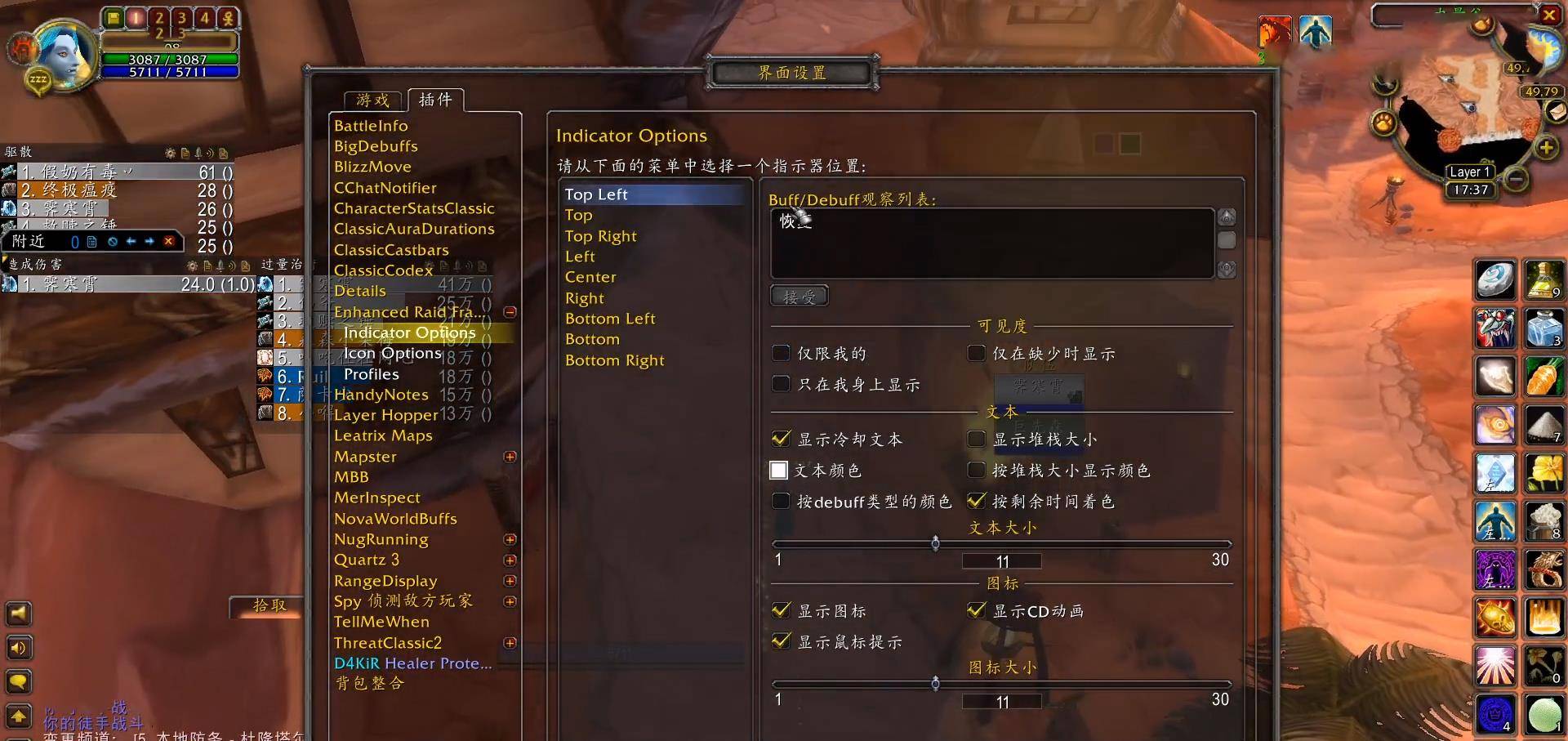
Task: Click the hearthstone icon on the right action bar
Action: pos(1495,280)
